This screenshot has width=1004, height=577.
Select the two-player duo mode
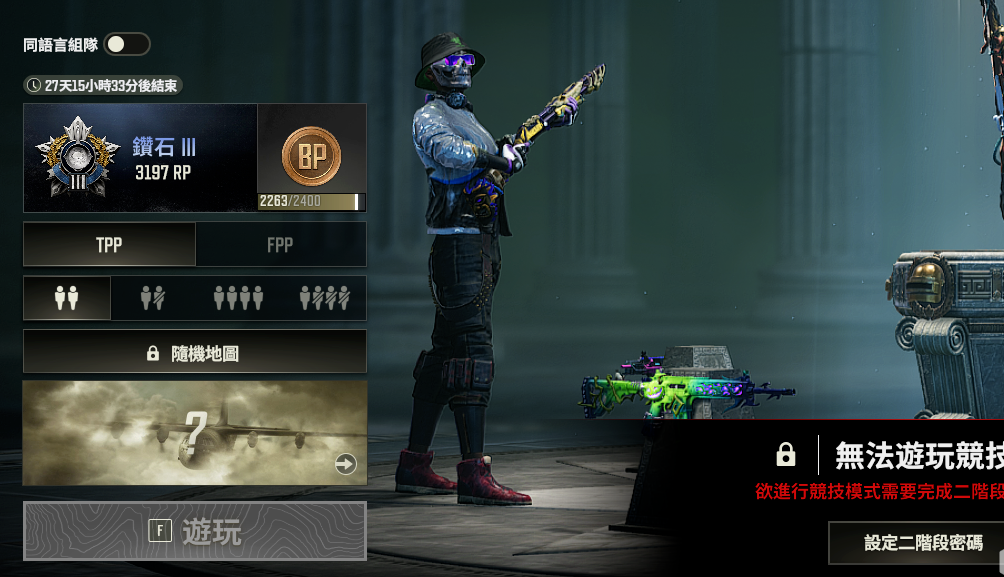(x=67, y=298)
